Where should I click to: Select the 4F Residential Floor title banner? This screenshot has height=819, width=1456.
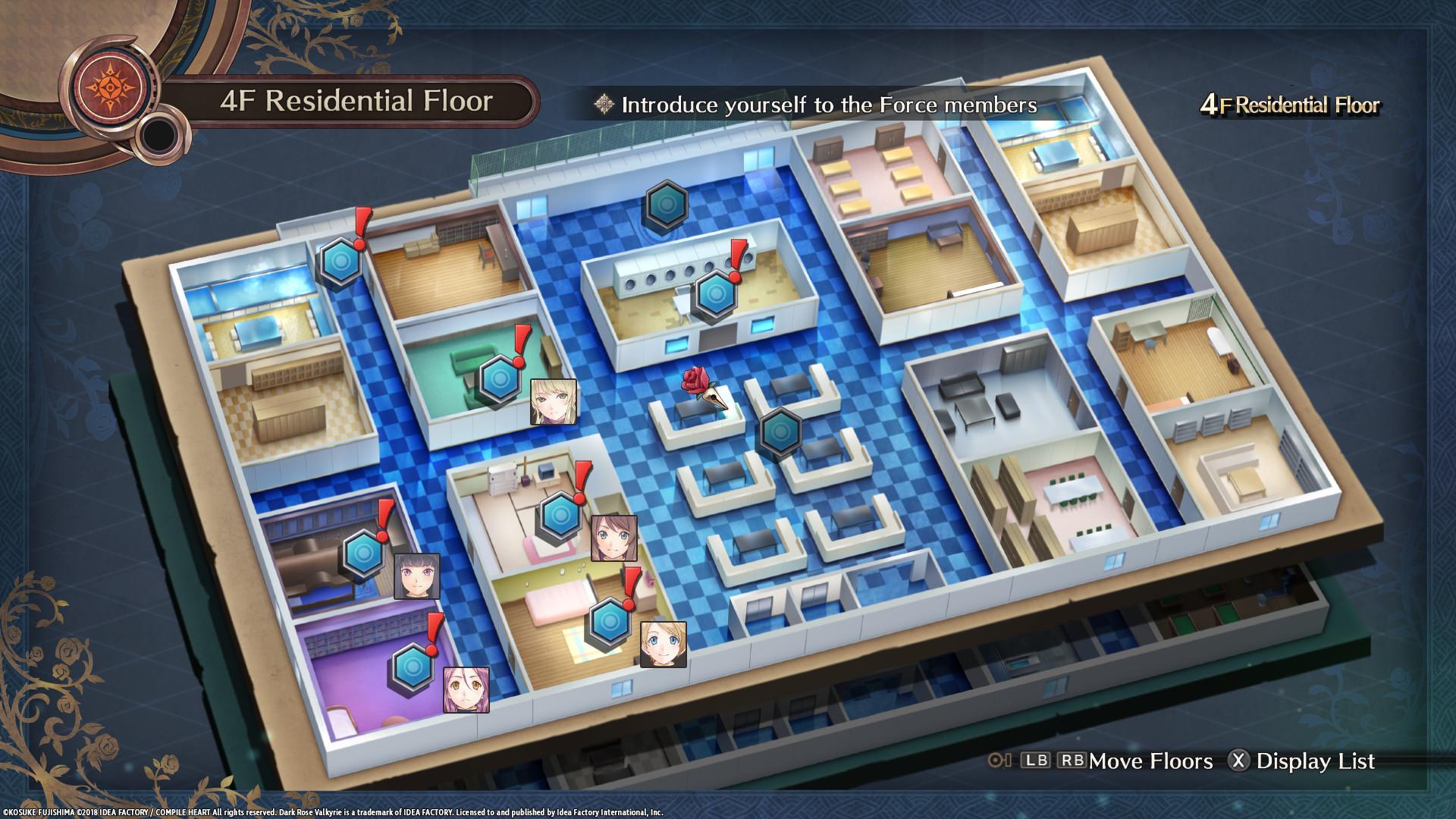click(x=356, y=99)
